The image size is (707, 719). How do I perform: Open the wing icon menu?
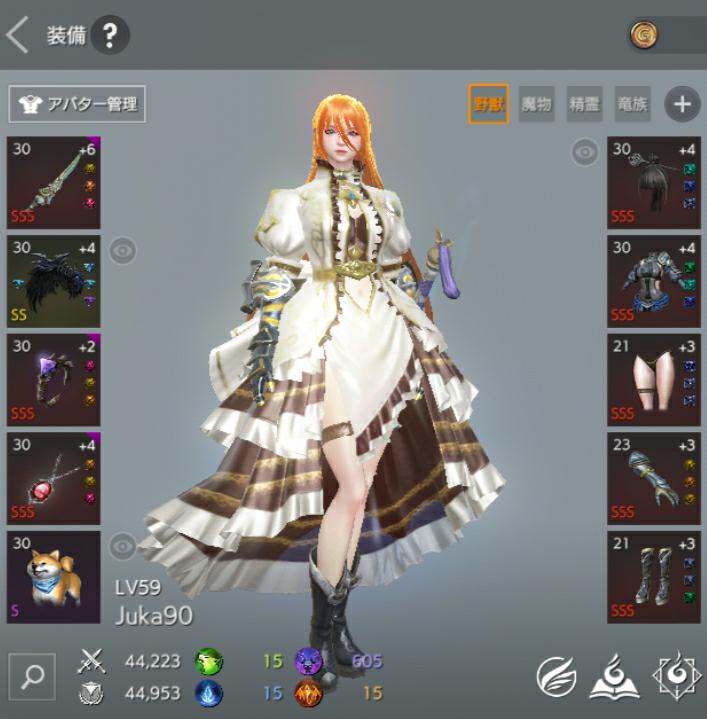(556, 677)
